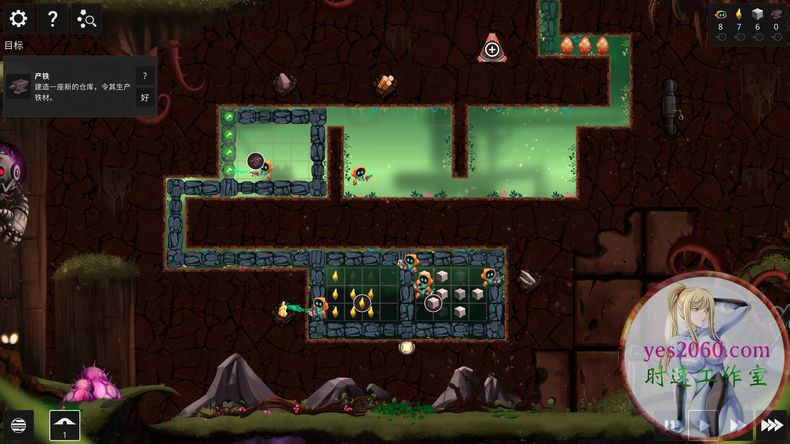The image size is (790, 444).
Task: Switch to double fast-forward speed
Action: (x=738, y=424)
